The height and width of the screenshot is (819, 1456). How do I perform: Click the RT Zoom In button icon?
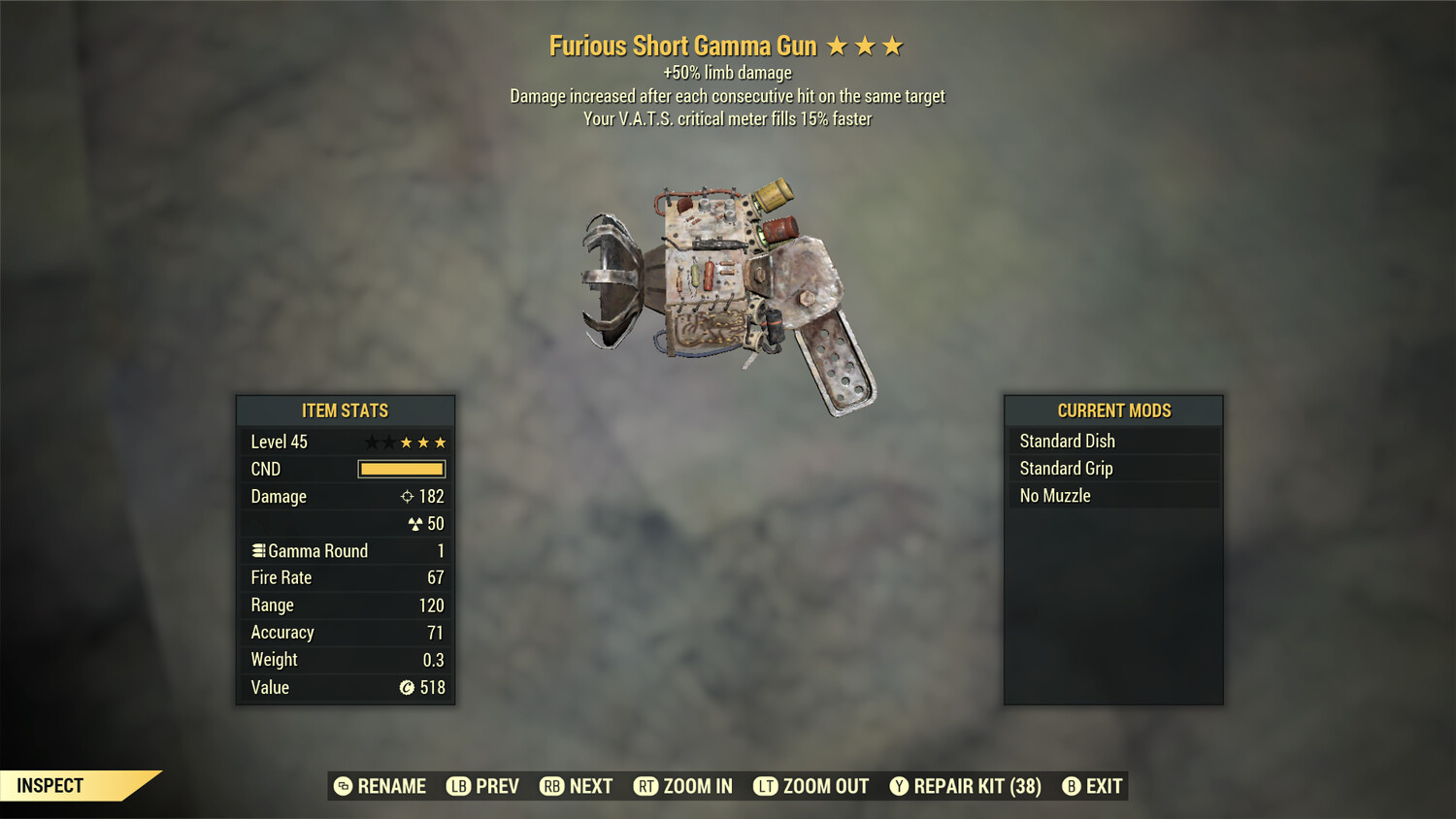645,786
